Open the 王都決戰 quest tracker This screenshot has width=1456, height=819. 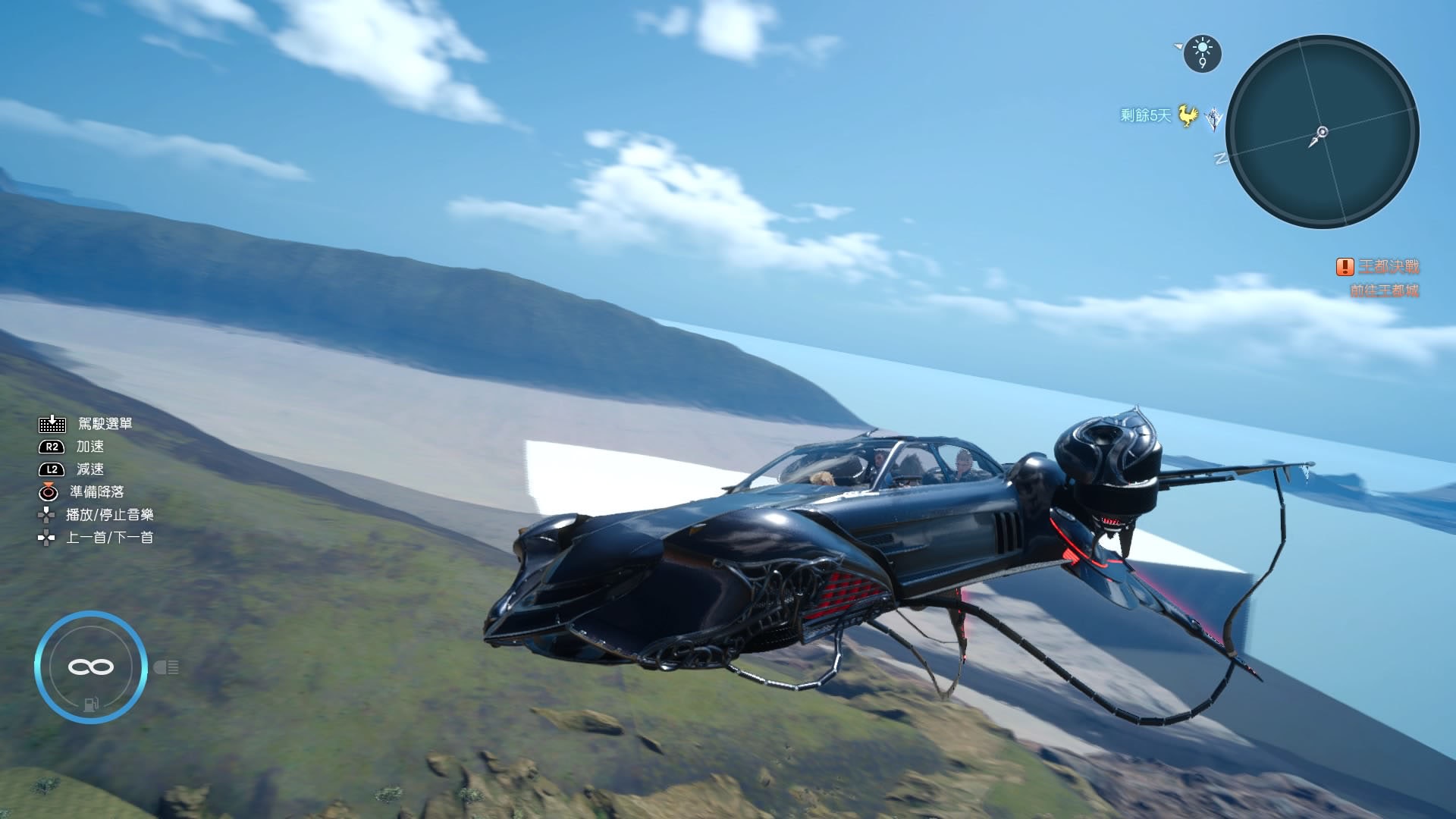(1388, 267)
